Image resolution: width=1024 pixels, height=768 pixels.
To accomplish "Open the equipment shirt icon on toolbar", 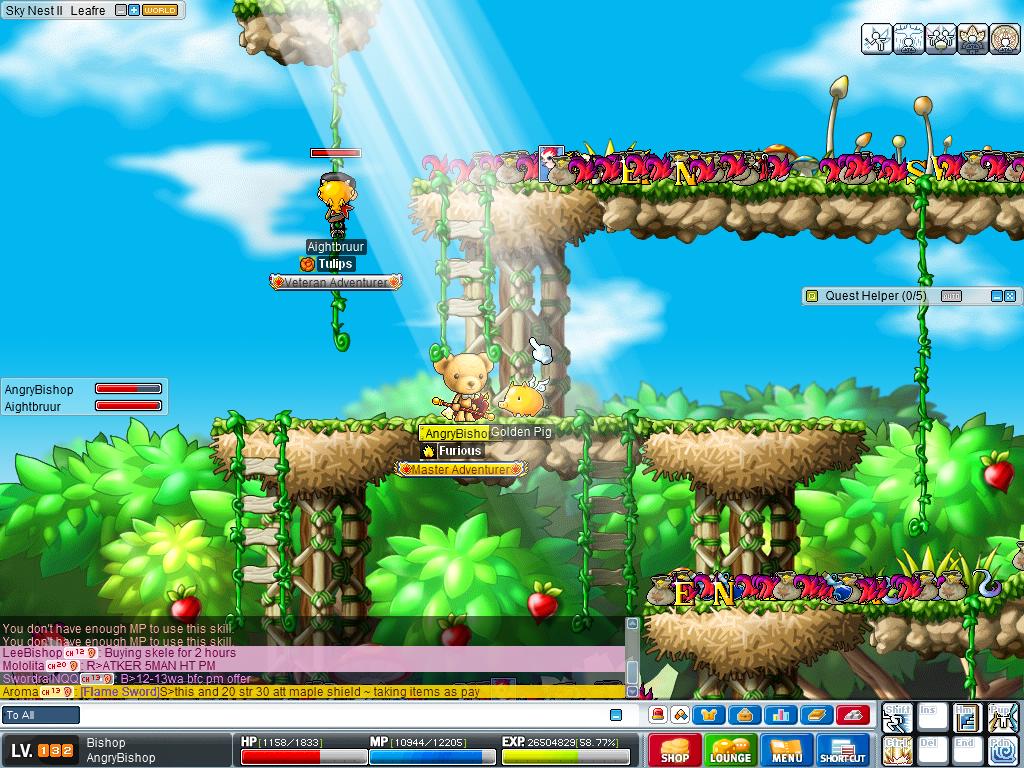I will 711,715.
